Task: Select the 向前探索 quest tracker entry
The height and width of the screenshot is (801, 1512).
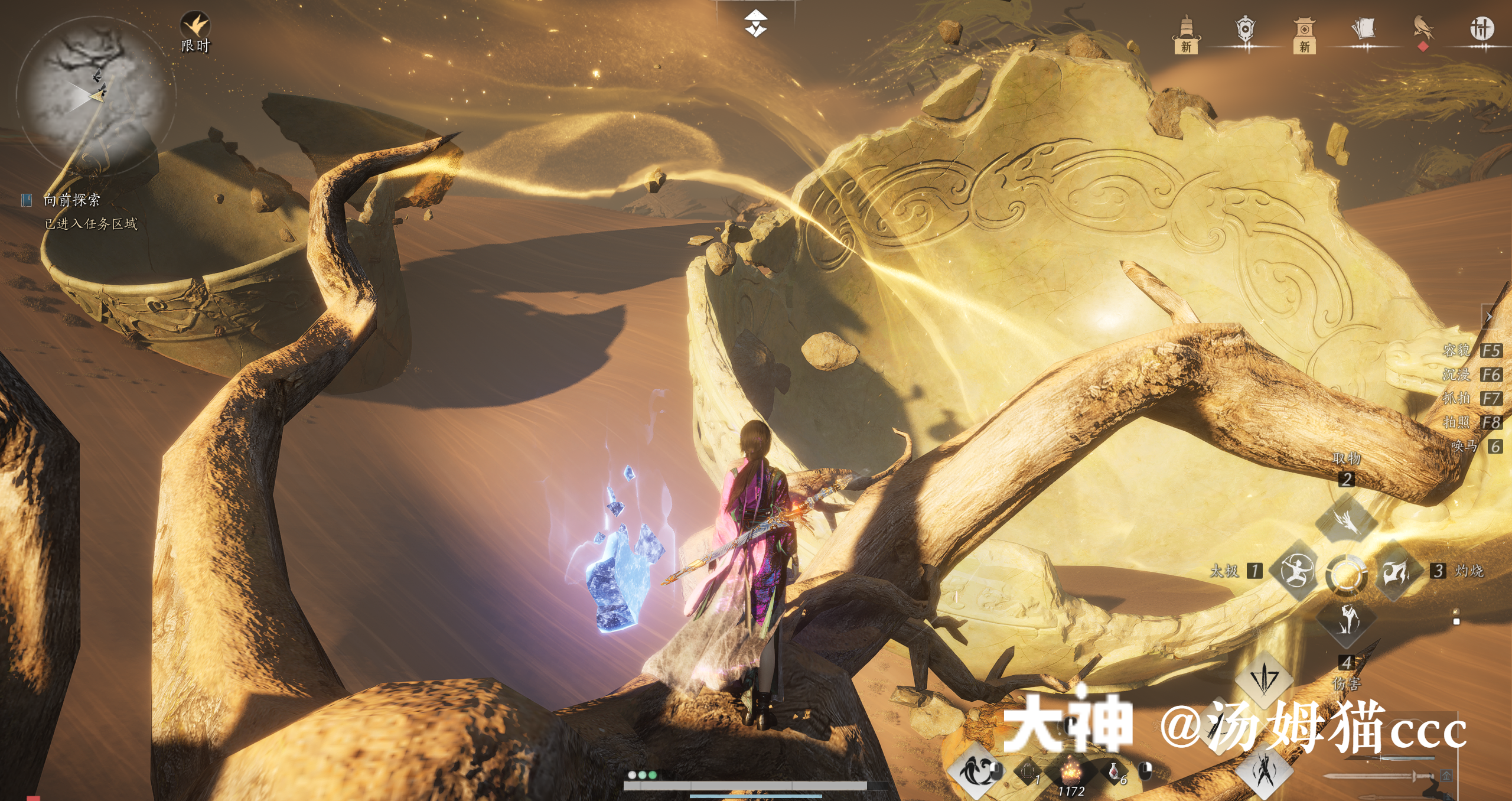Action: (71, 200)
